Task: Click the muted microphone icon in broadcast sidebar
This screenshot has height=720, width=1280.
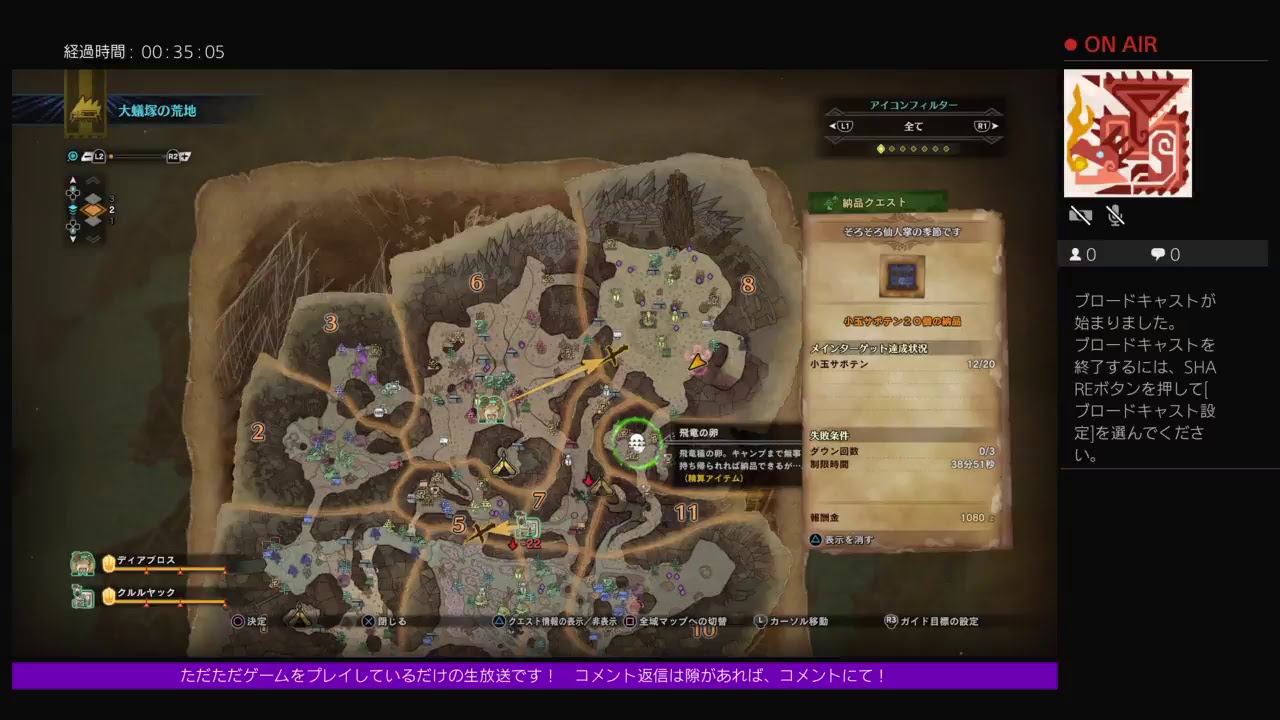Action: (x=1115, y=215)
